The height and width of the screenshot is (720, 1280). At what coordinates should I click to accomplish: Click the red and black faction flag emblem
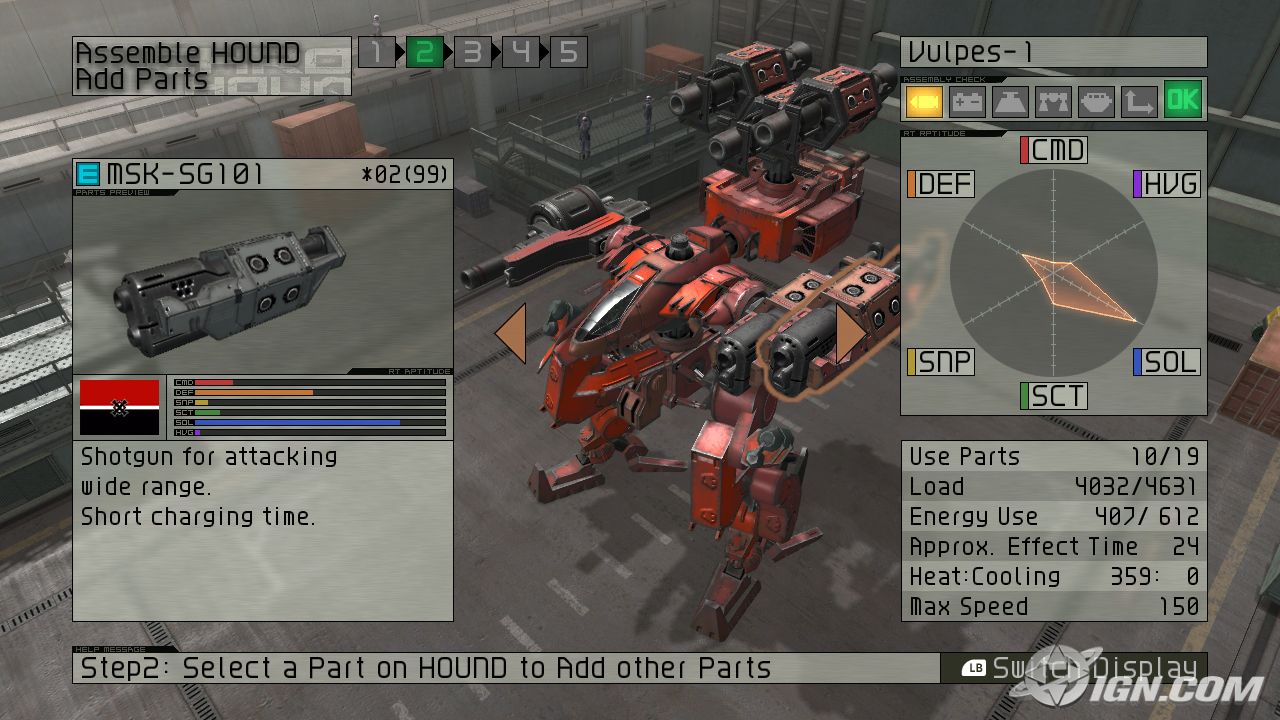tap(119, 407)
